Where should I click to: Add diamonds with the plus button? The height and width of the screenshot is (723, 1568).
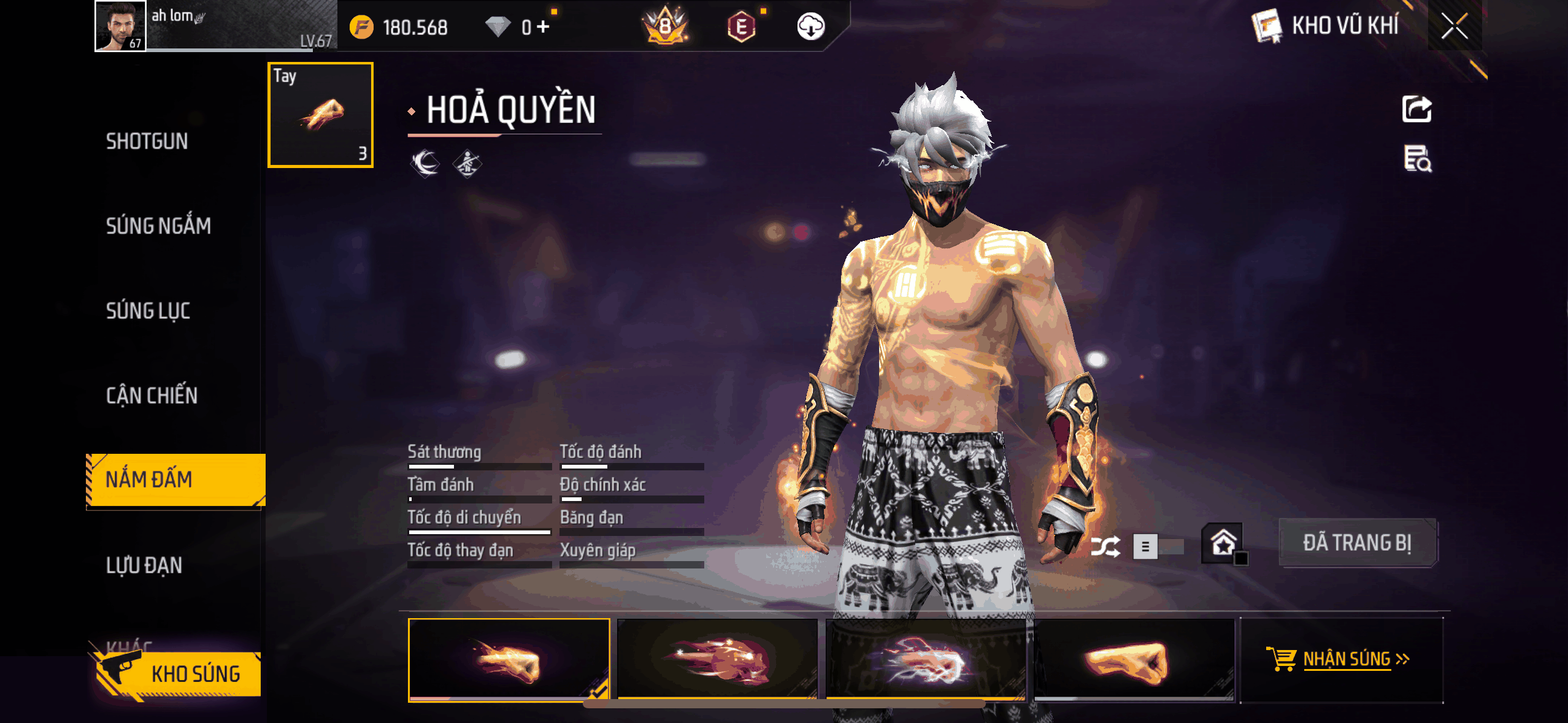point(543,27)
